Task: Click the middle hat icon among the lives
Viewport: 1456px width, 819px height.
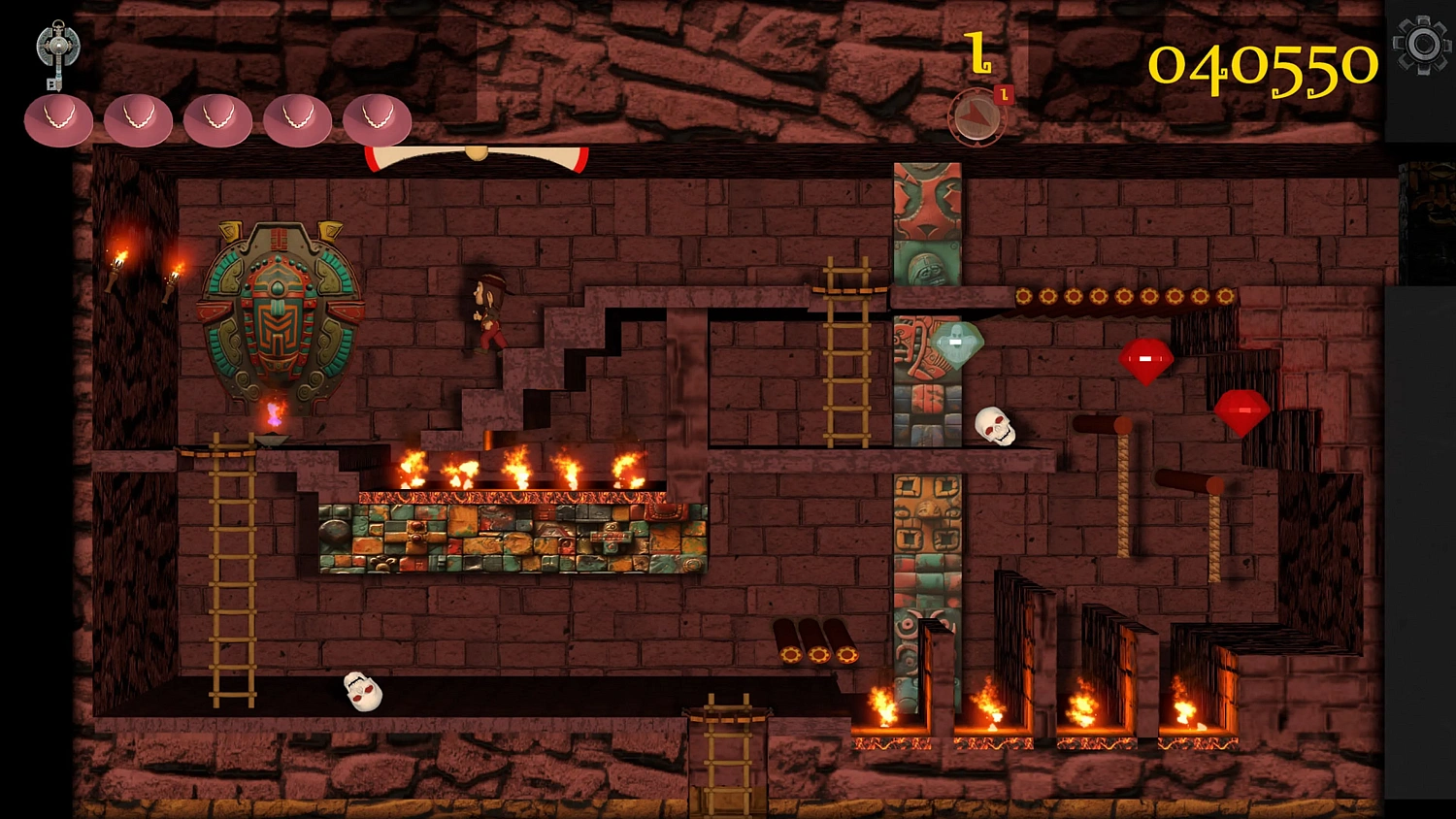Action: pos(217,118)
